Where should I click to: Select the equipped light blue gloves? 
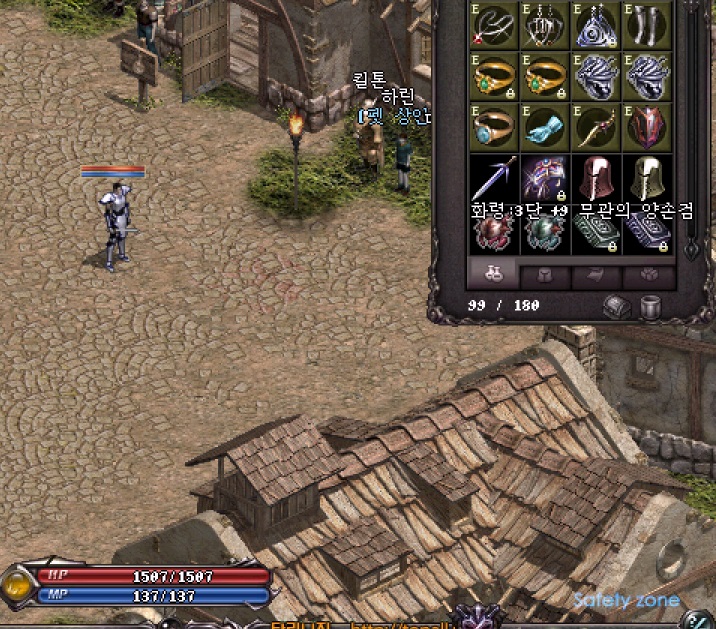(545, 126)
